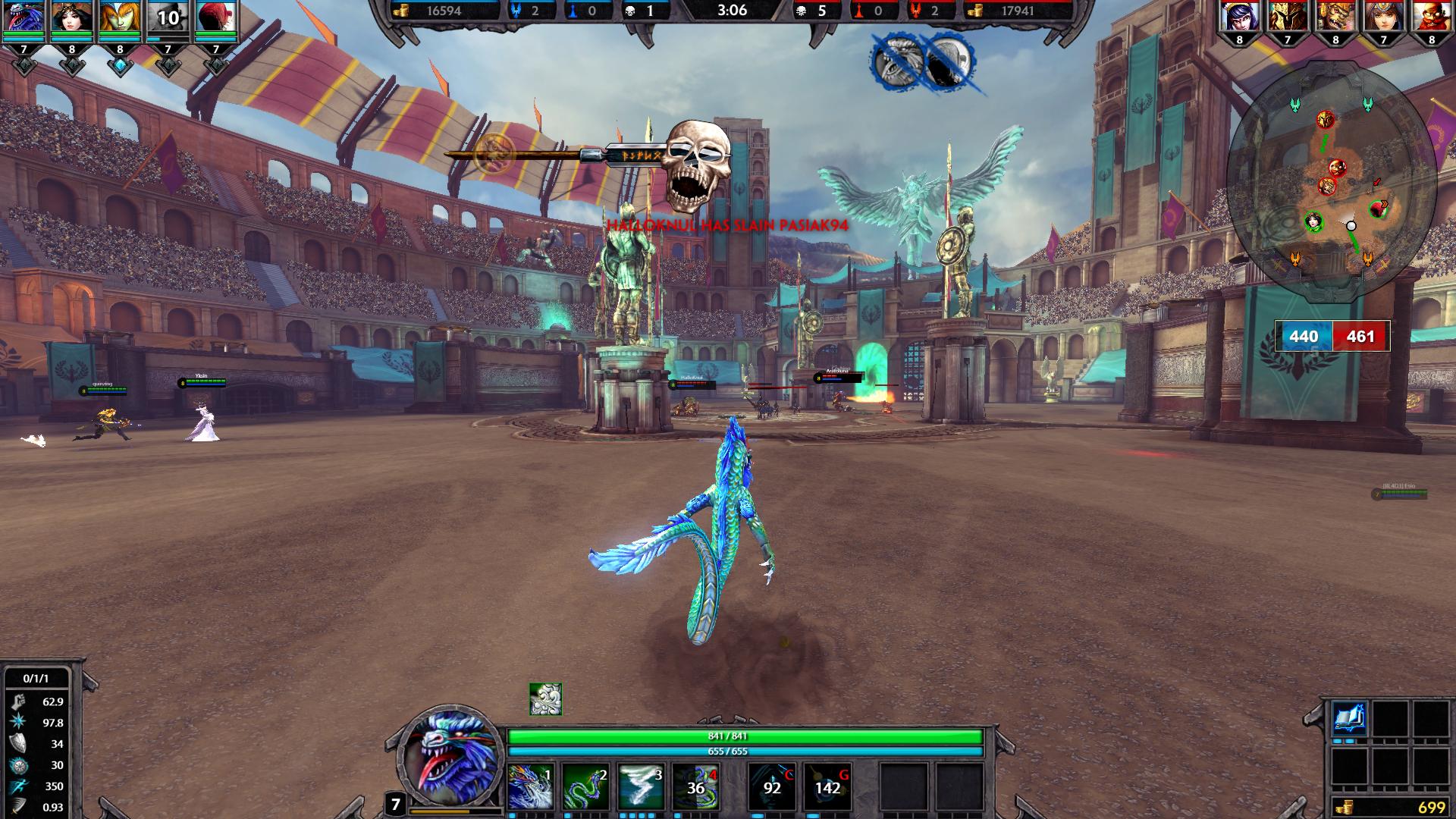Image resolution: width=1456 pixels, height=819 pixels.
Task: Select the blue book item in inventory
Action: click(1350, 719)
